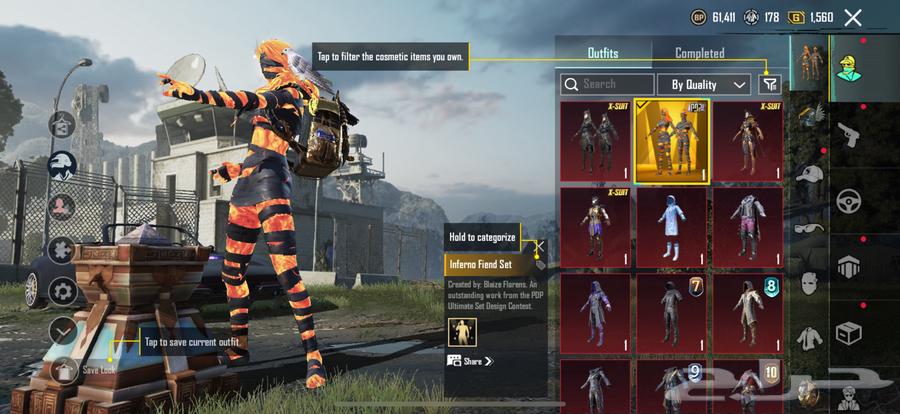Tap the Save Look button
The image size is (900, 414).
click(x=63, y=370)
